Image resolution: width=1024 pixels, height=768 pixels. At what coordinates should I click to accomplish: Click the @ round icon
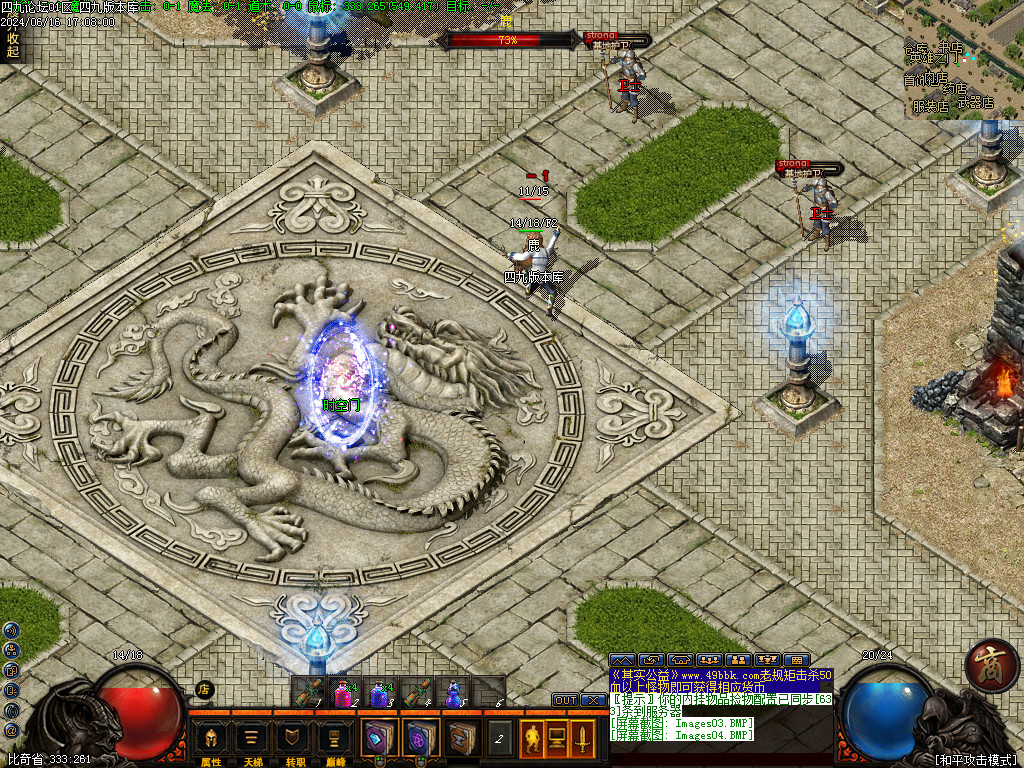click(11, 730)
